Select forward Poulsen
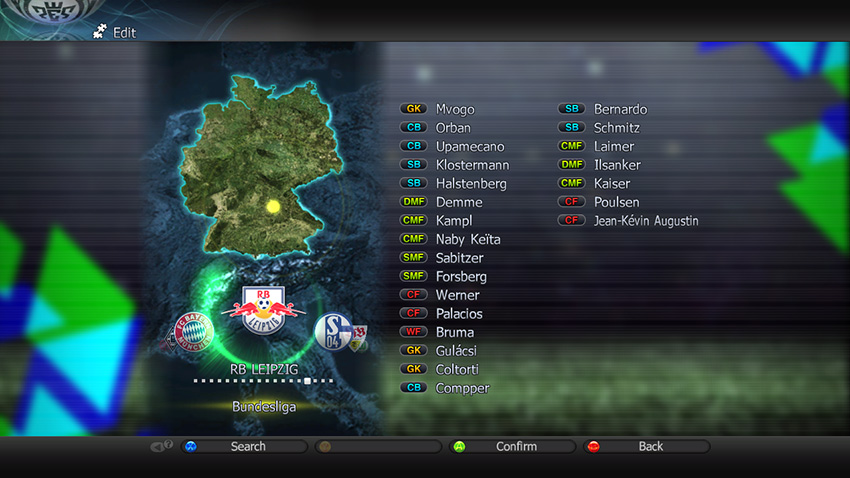Screen dimensions: 850x478 click(x=616, y=203)
